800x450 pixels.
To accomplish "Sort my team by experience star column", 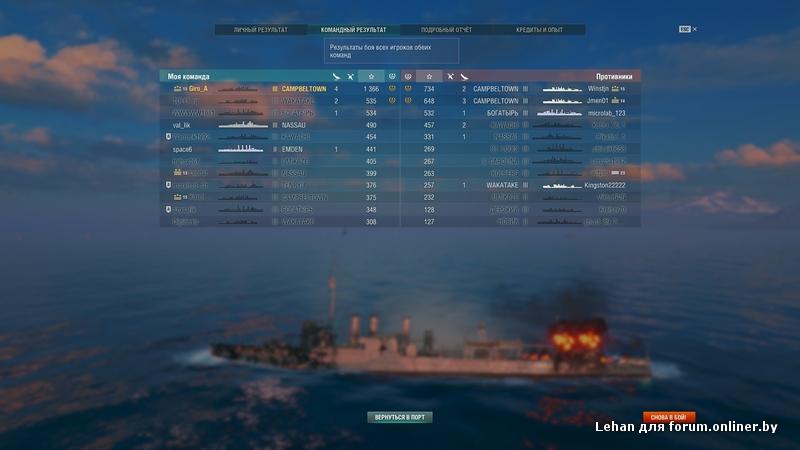I will (371, 76).
